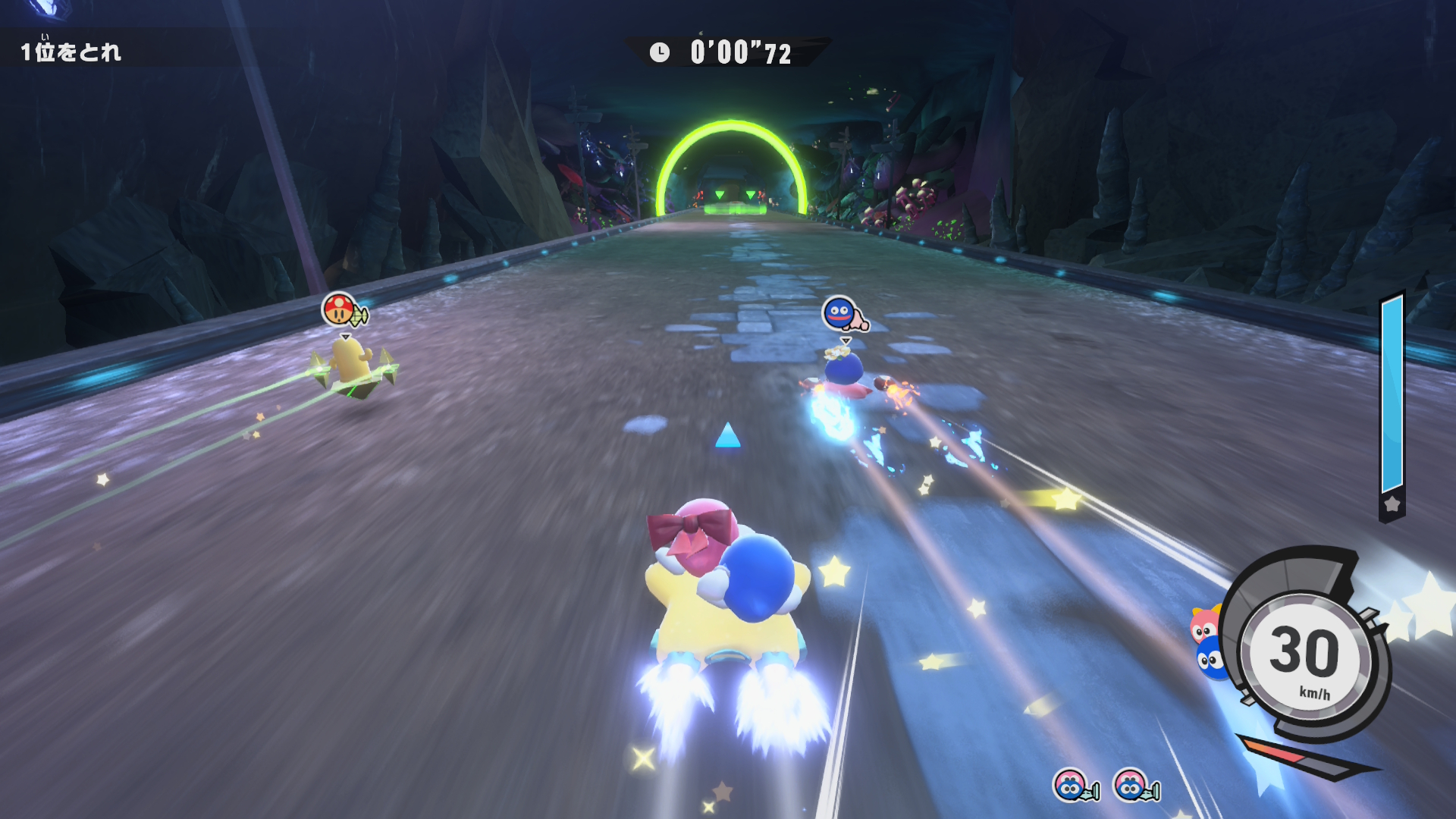The image size is (1456, 819).
Task: Select the mushroom-face rival rider marker
Action: [339, 309]
